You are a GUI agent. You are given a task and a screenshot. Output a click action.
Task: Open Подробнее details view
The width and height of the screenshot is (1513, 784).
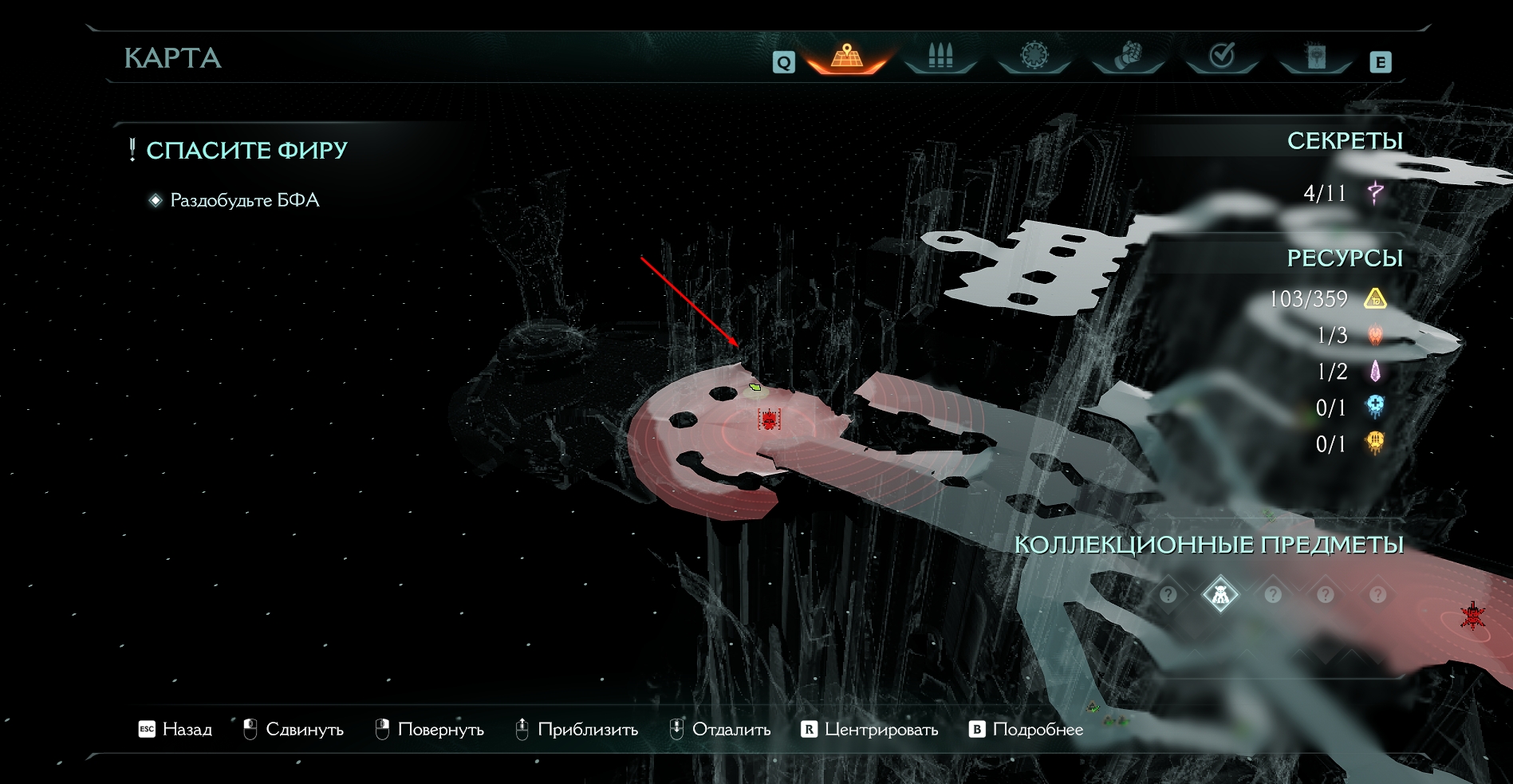pos(1026,729)
